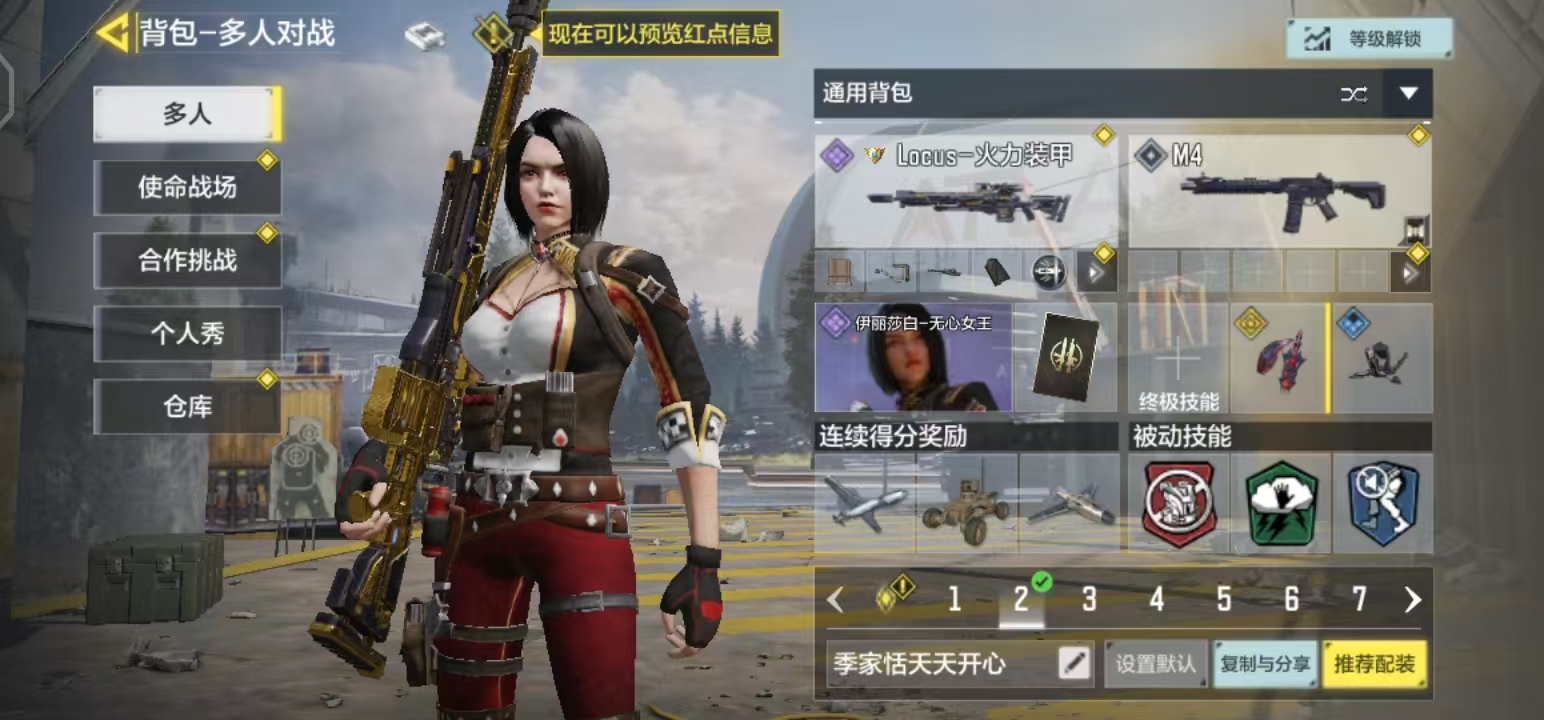Edit loadout name with pencil icon
The width and height of the screenshot is (1544, 720).
tap(1074, 663)
